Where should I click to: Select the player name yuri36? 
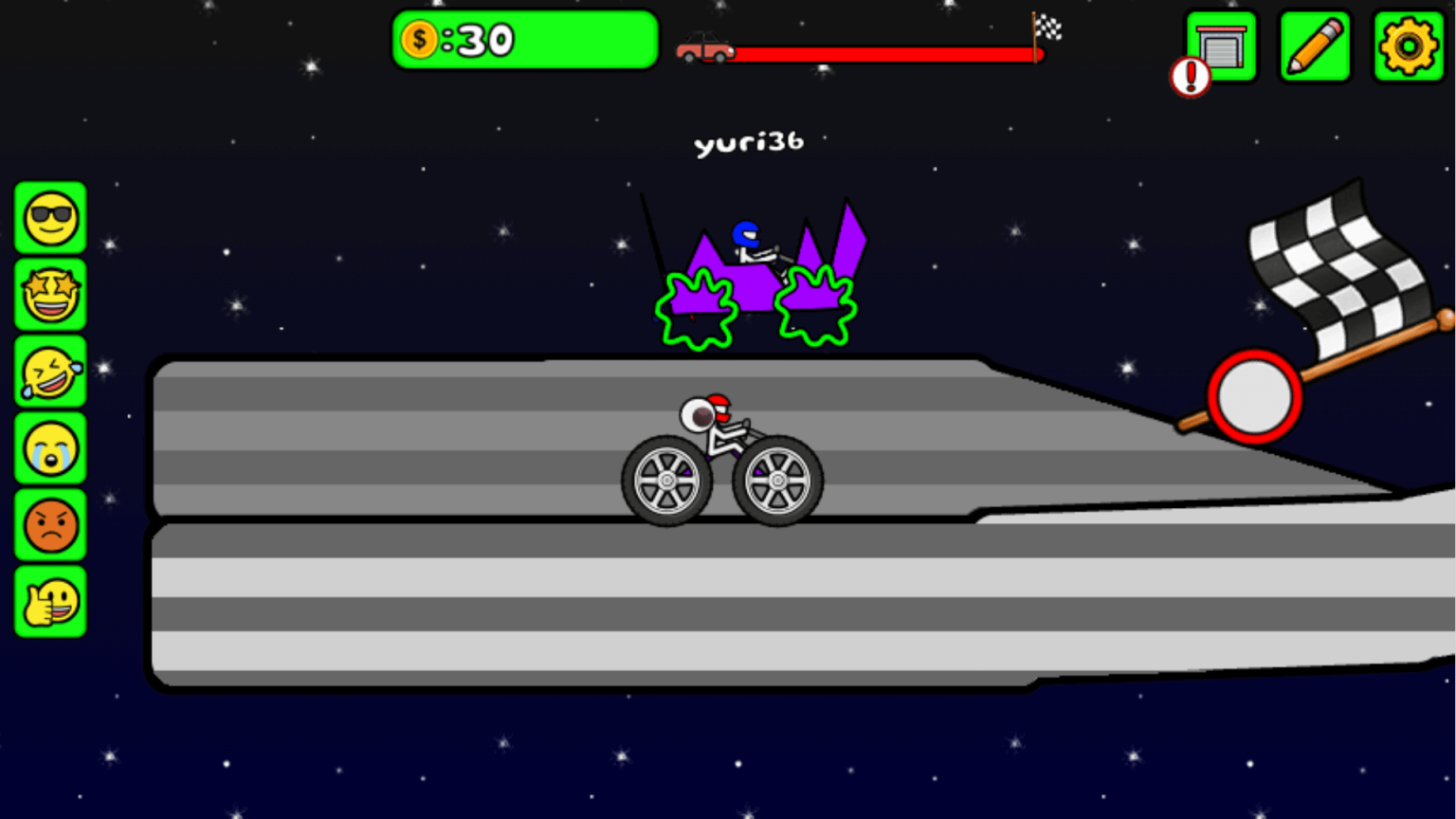click(x=749, y=142)
